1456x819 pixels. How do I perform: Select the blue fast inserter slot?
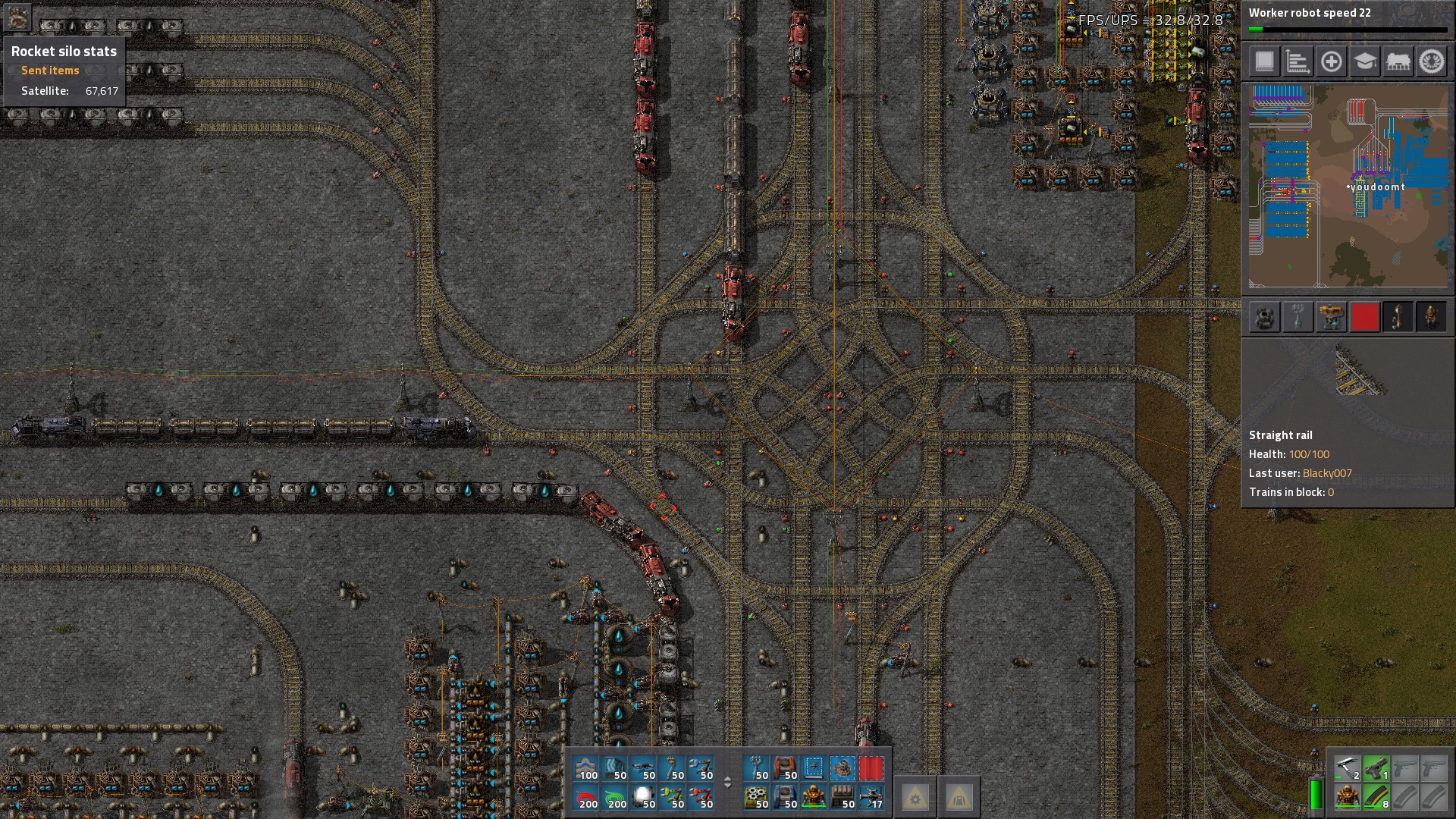coord(702,768)
